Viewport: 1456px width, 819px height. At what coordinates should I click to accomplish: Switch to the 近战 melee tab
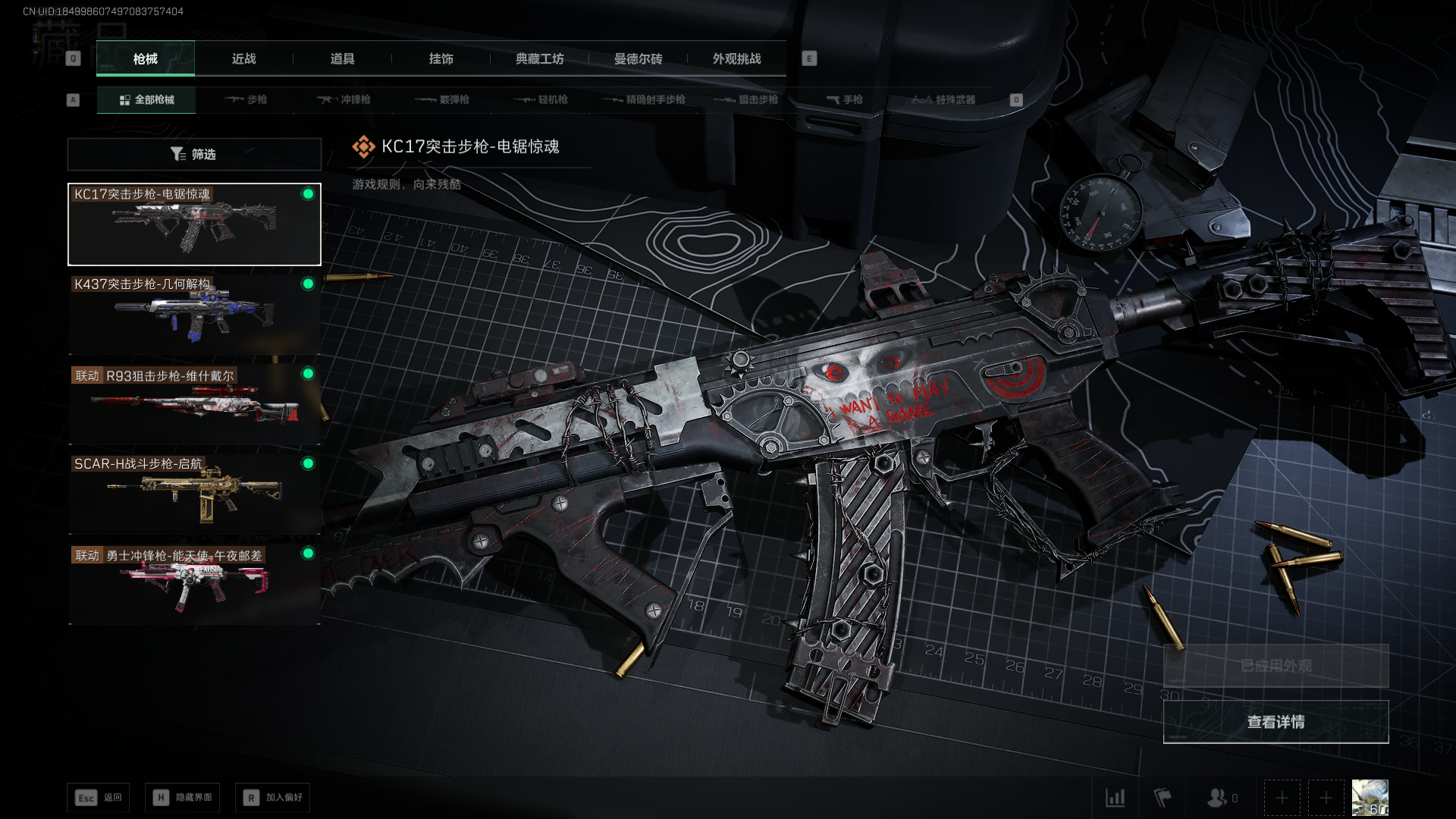(243, 58)
